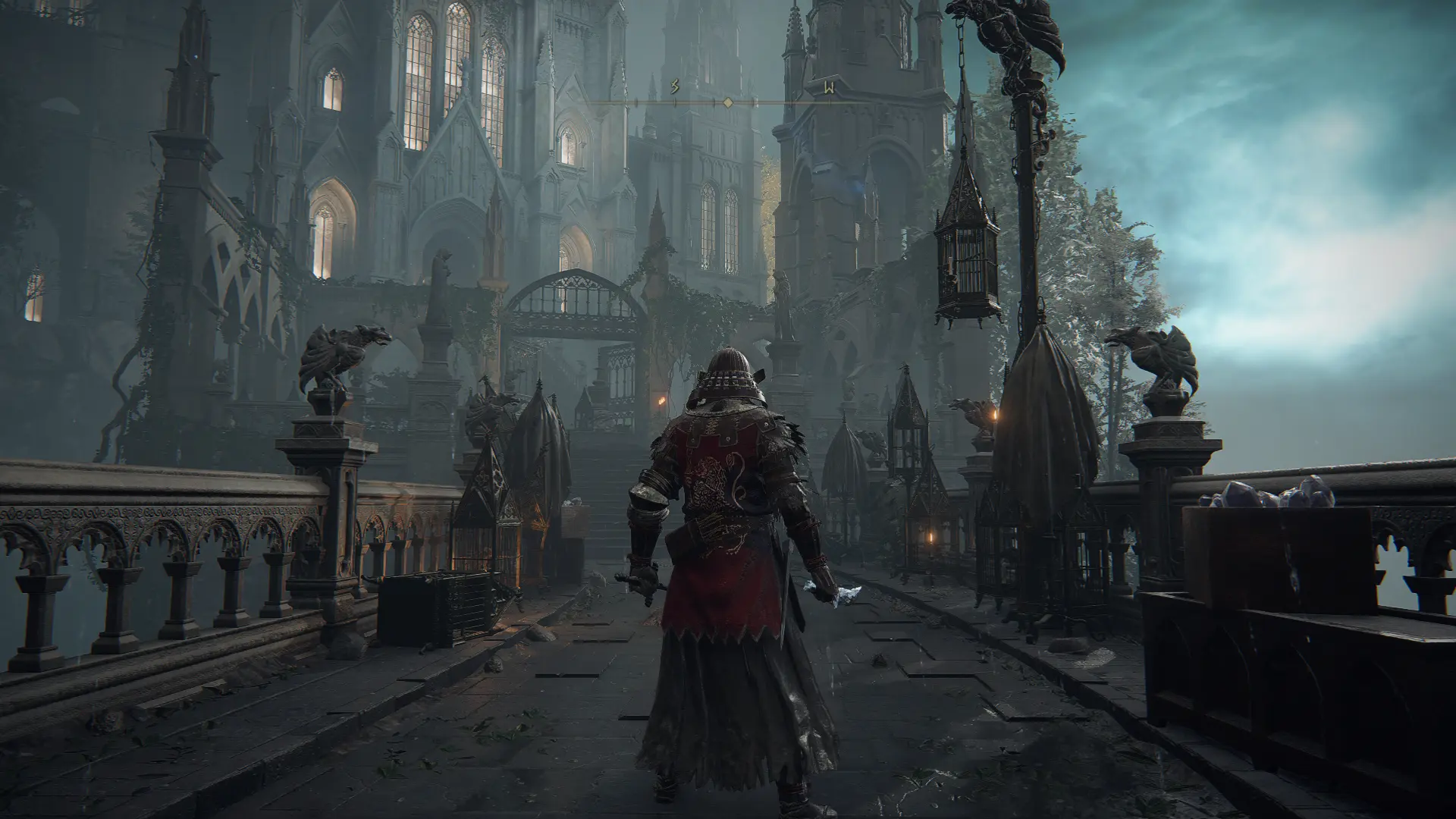Select the S heading on the compass
1456x819 pixels.
(x=674, y=89)
